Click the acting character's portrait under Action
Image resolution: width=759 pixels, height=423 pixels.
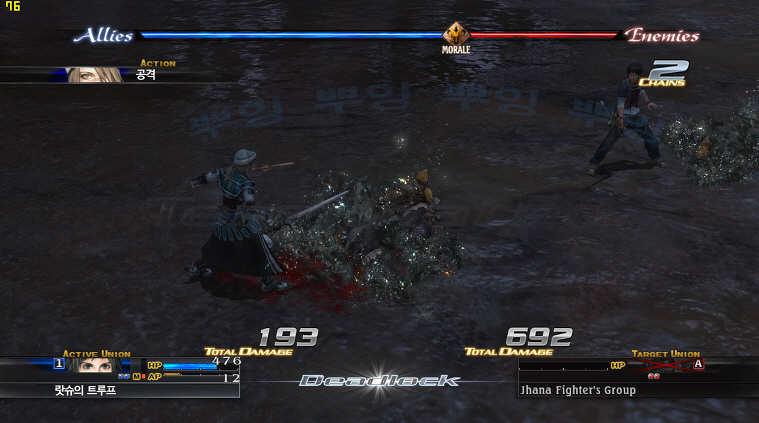click(x=96, y=75)
